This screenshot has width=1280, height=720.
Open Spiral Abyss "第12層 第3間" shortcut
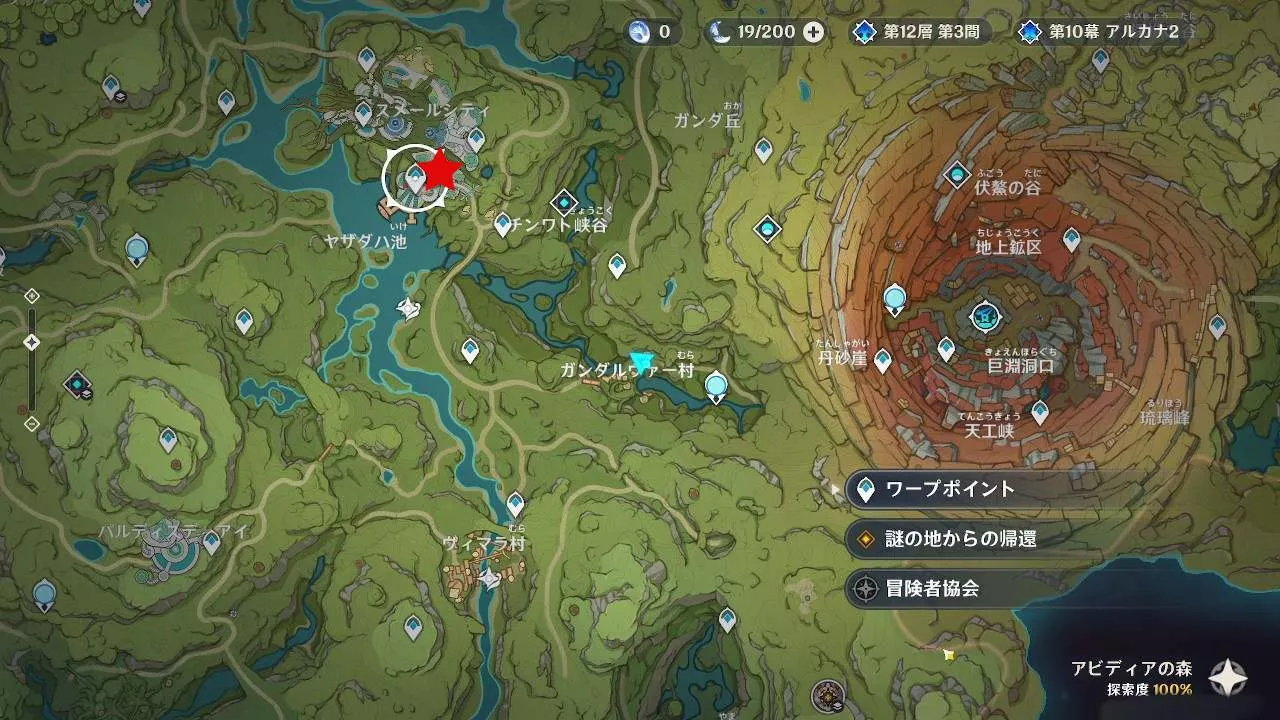point(916,31)
